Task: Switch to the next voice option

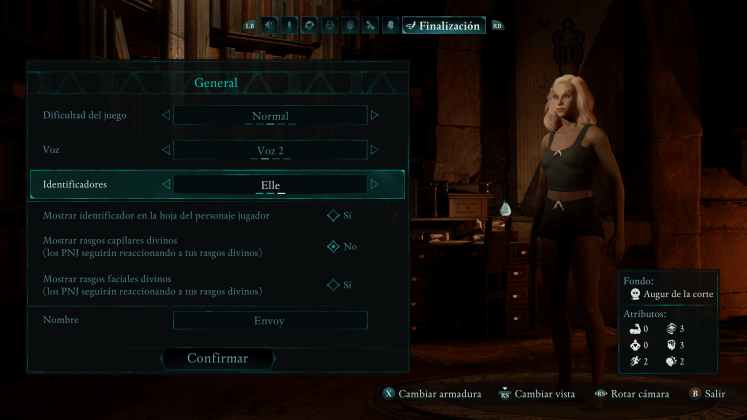Action: 375,151
